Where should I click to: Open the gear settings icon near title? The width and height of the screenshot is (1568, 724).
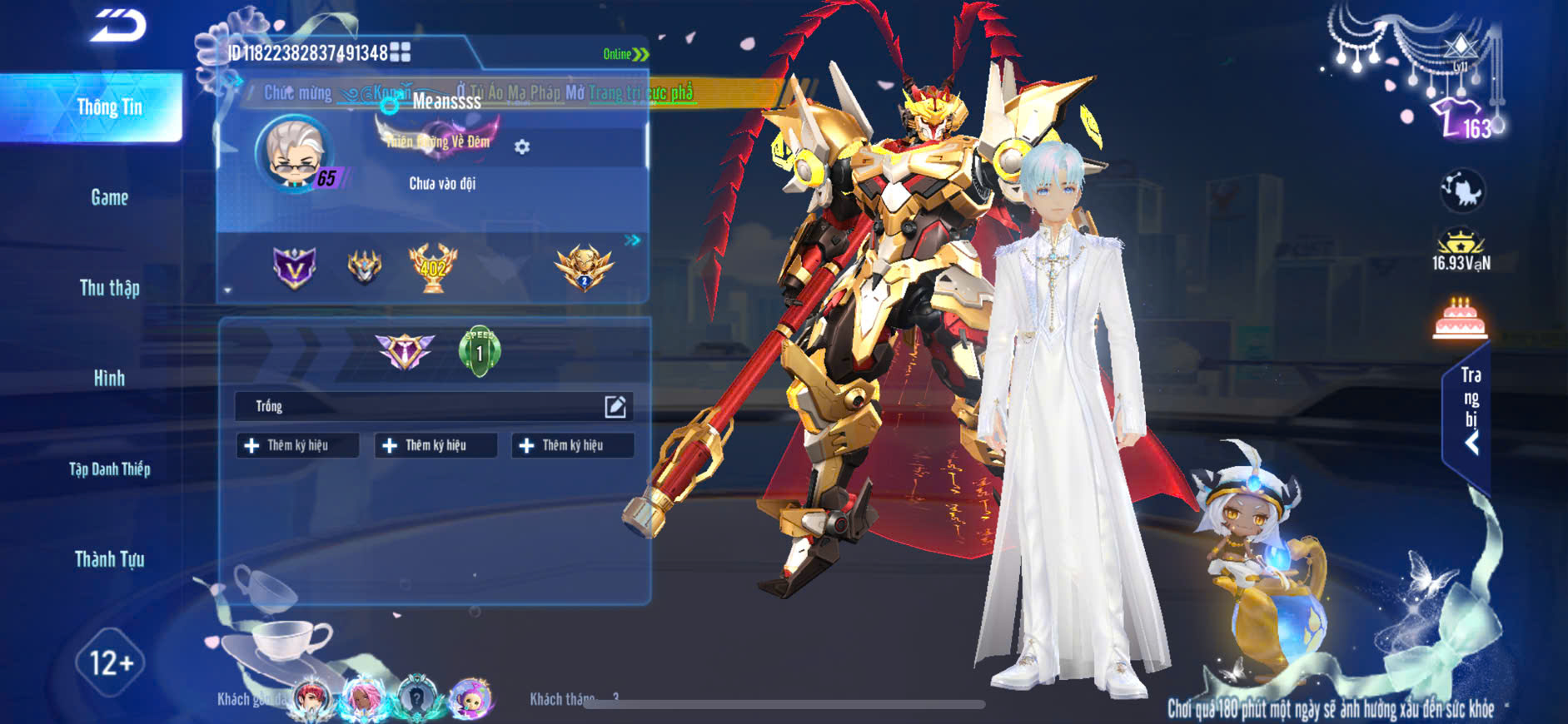pos(522,147)
